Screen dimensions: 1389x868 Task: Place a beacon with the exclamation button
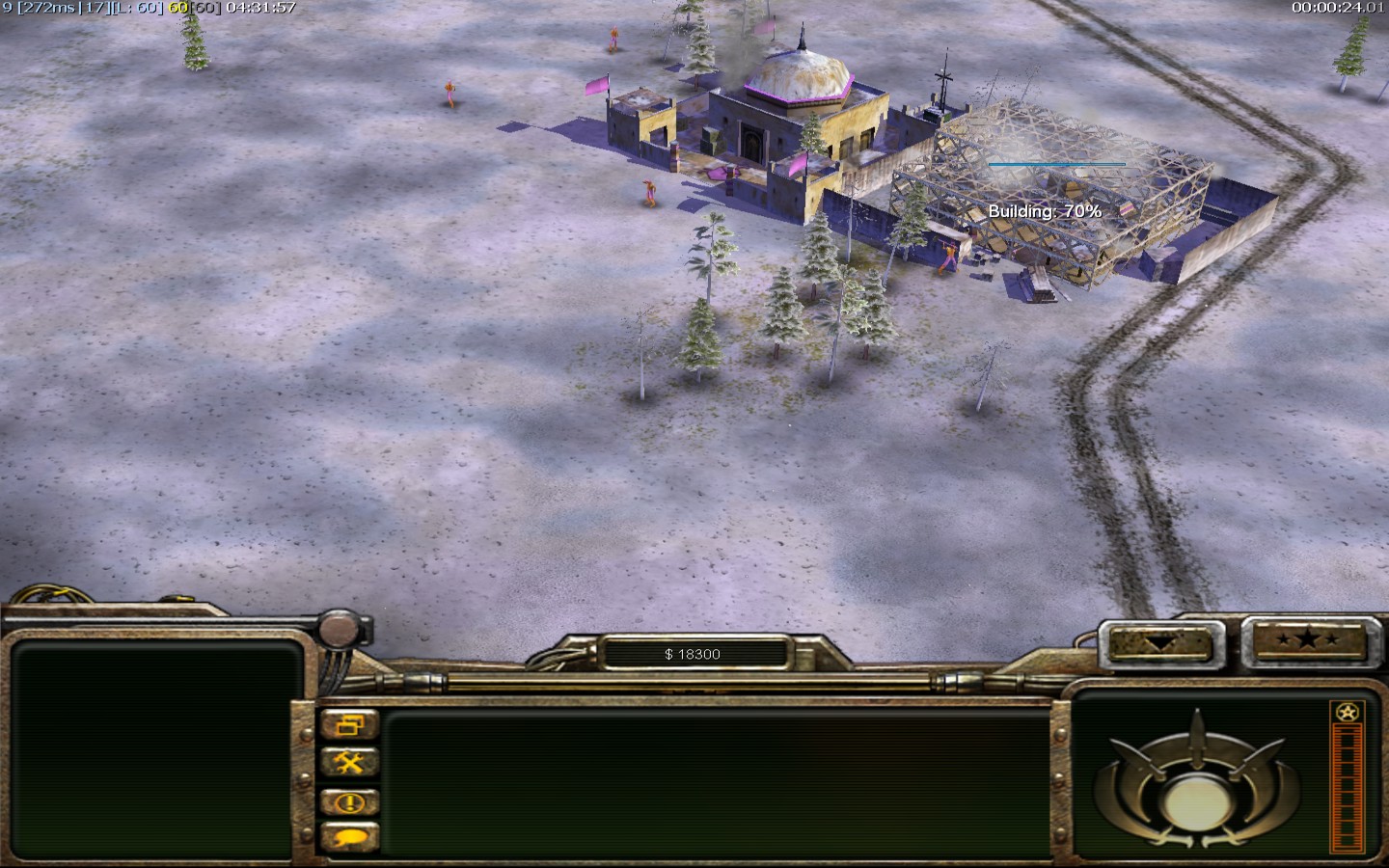tap(349, 801)
